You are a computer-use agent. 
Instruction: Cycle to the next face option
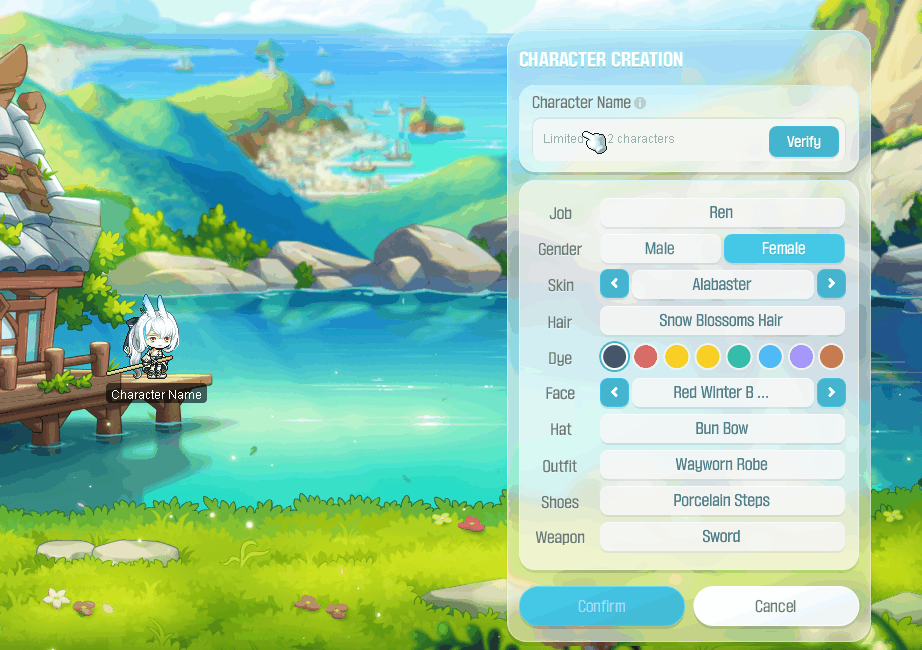(830, 392)
